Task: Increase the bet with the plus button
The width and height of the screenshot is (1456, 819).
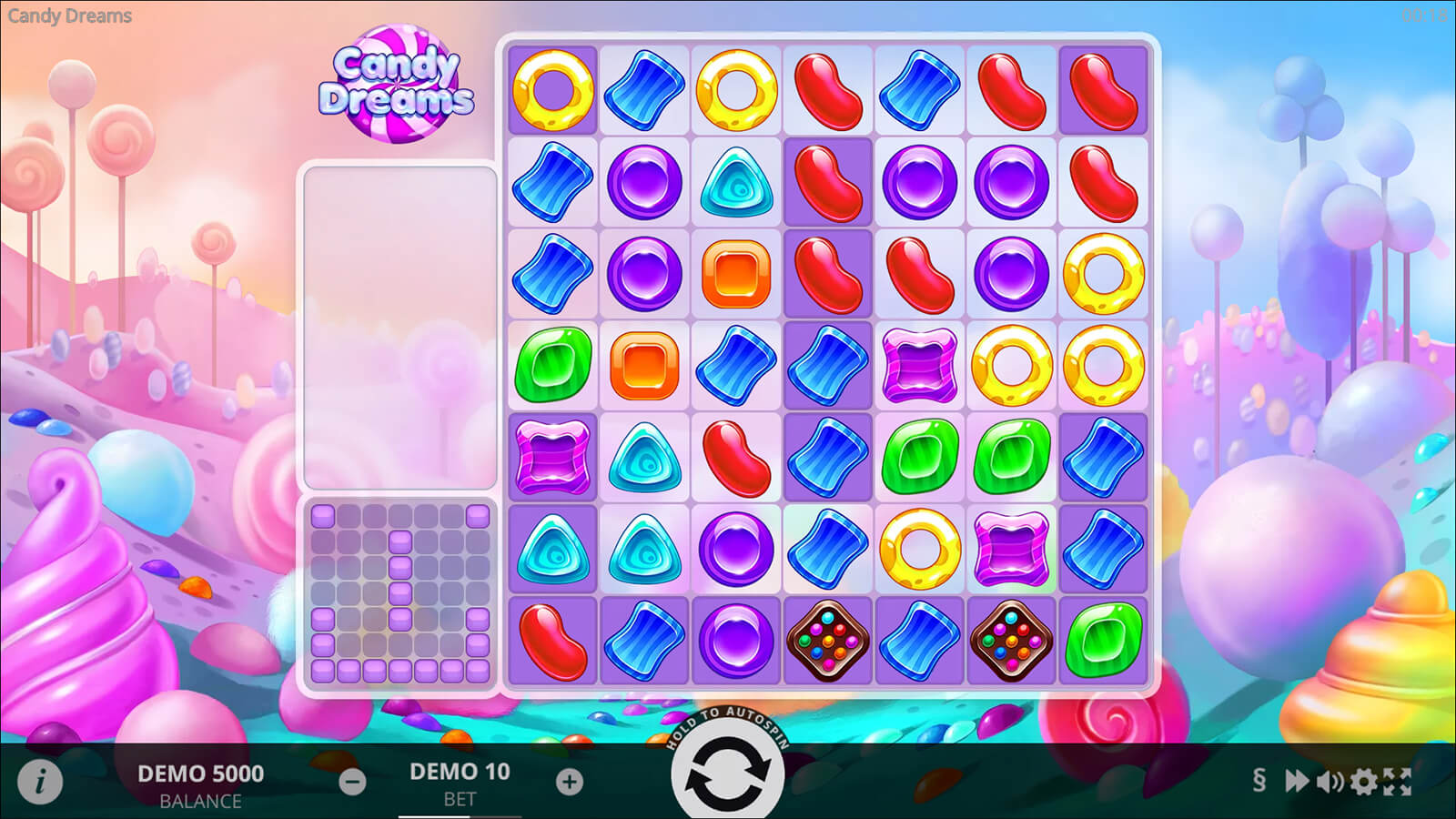Action: point(570,781)
